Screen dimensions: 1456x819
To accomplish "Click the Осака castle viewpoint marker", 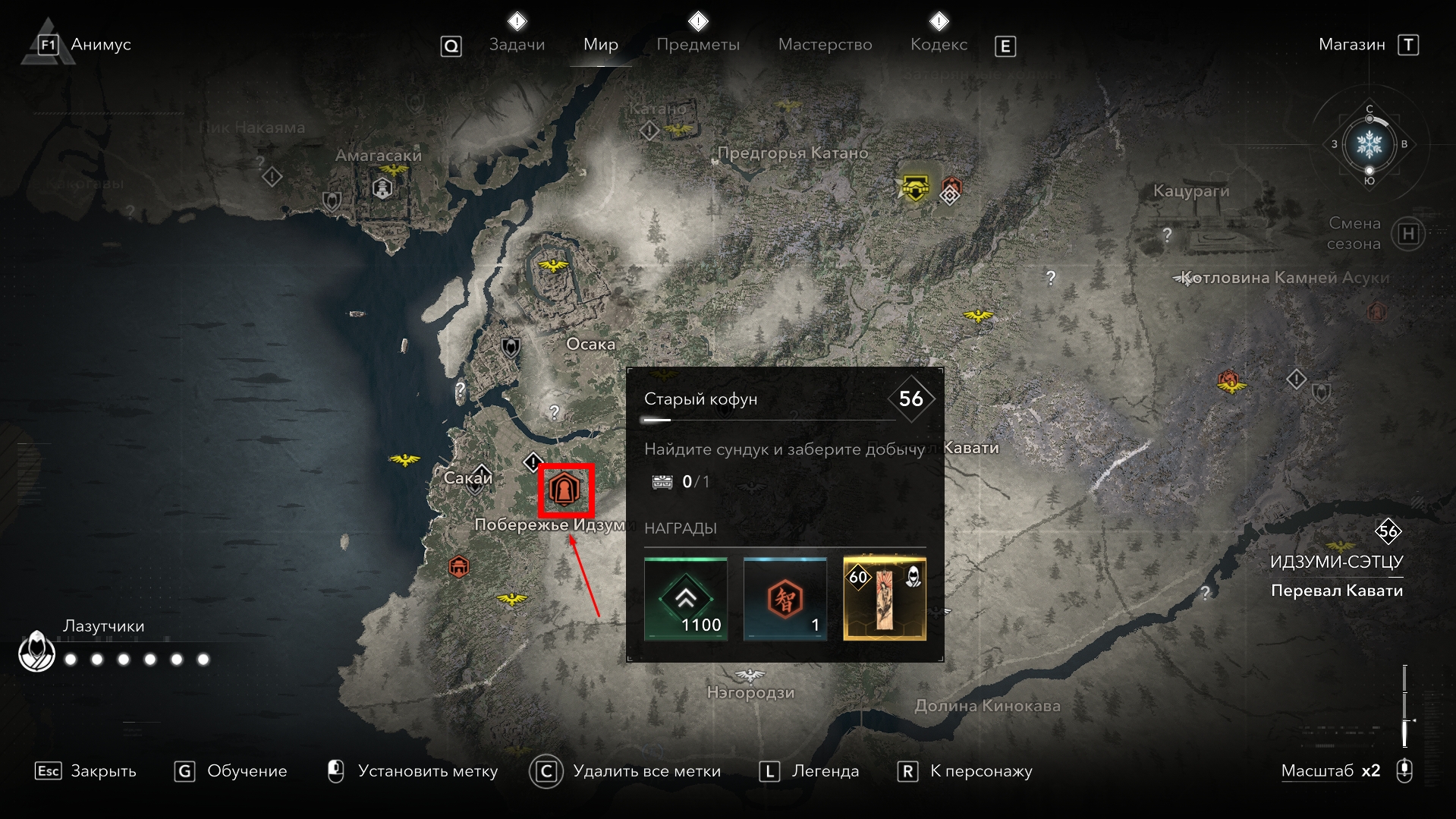I will pyautogui.click(x=553, y=265).
